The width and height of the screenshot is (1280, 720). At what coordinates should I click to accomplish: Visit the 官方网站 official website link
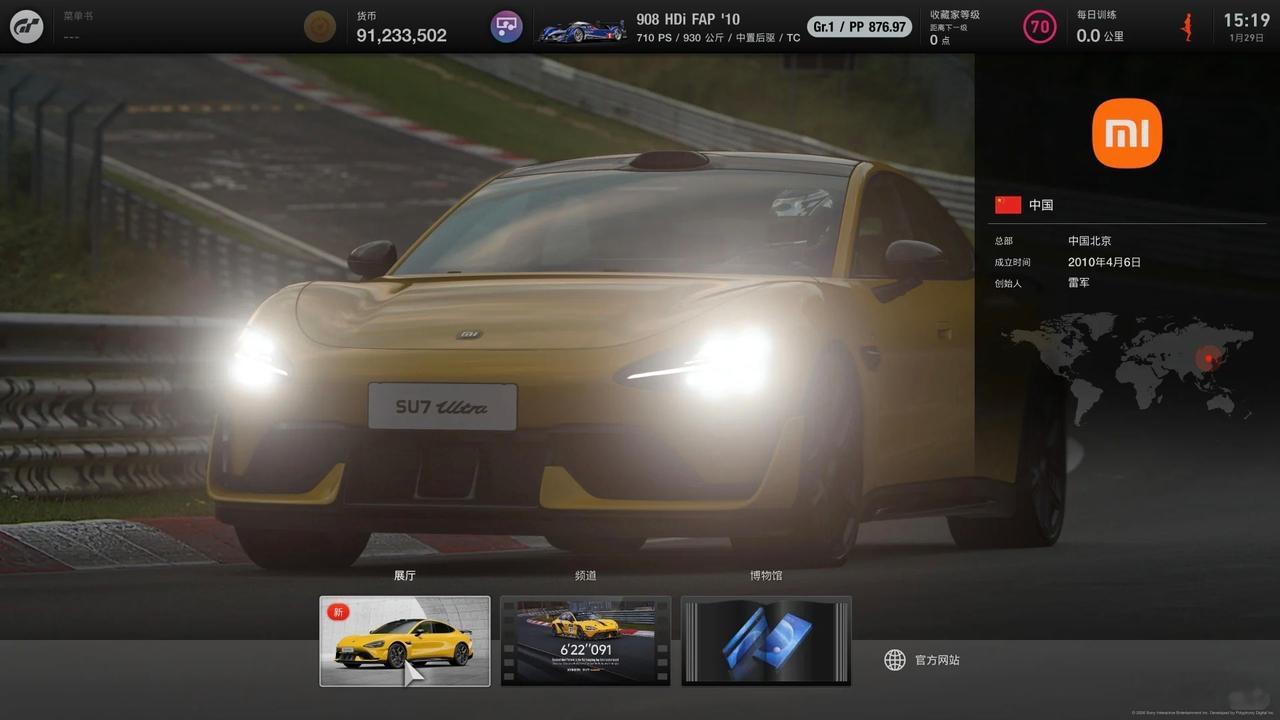click(922, 660)
